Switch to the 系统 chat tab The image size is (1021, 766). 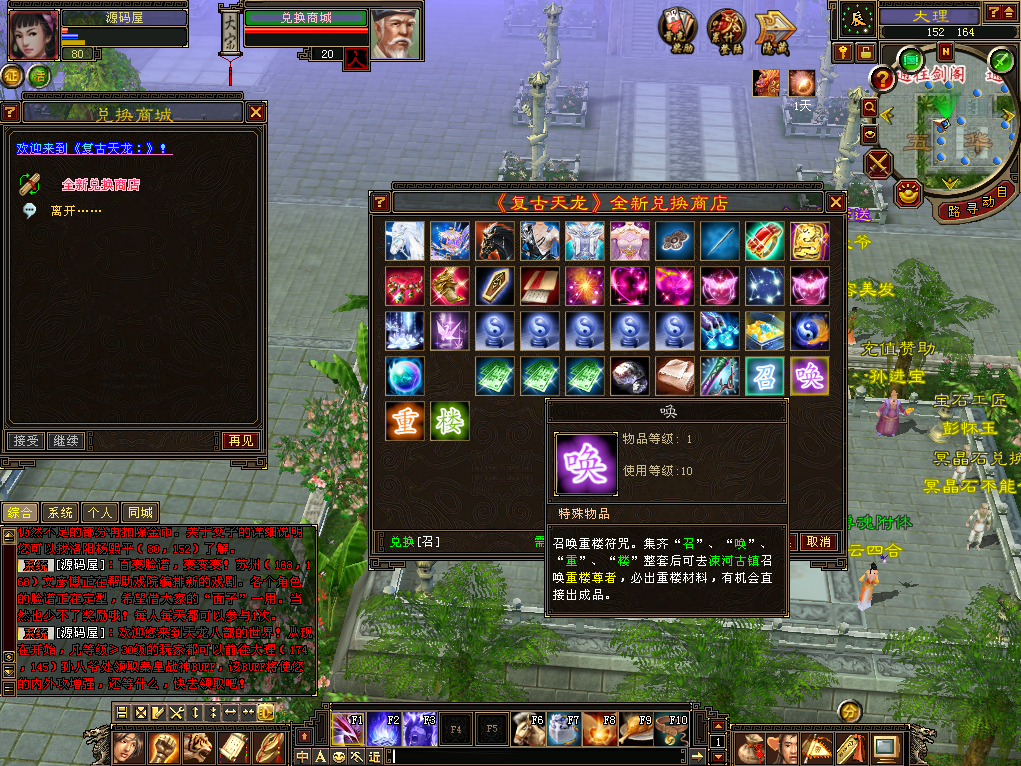(61, 513)
